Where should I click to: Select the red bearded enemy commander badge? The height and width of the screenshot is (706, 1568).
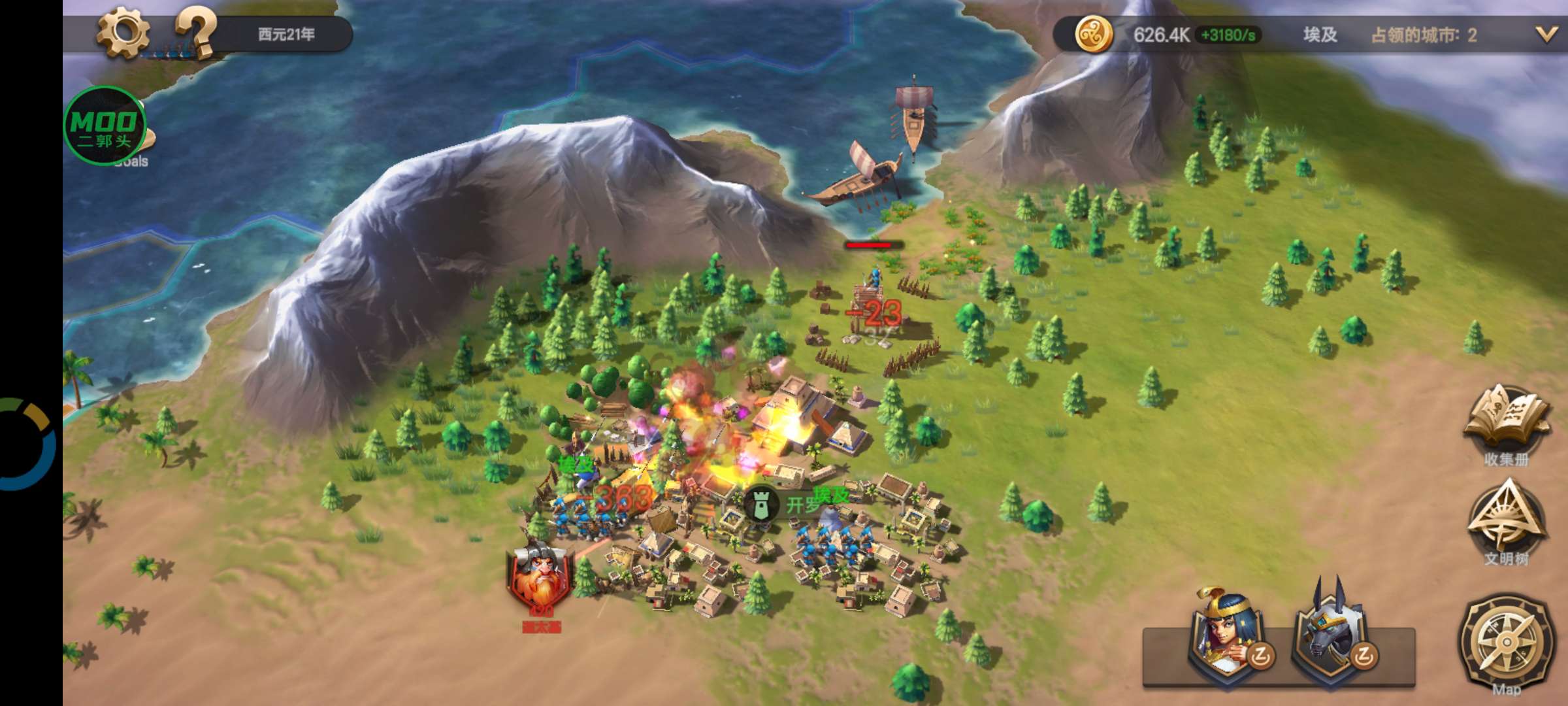(x=540, y=577)
